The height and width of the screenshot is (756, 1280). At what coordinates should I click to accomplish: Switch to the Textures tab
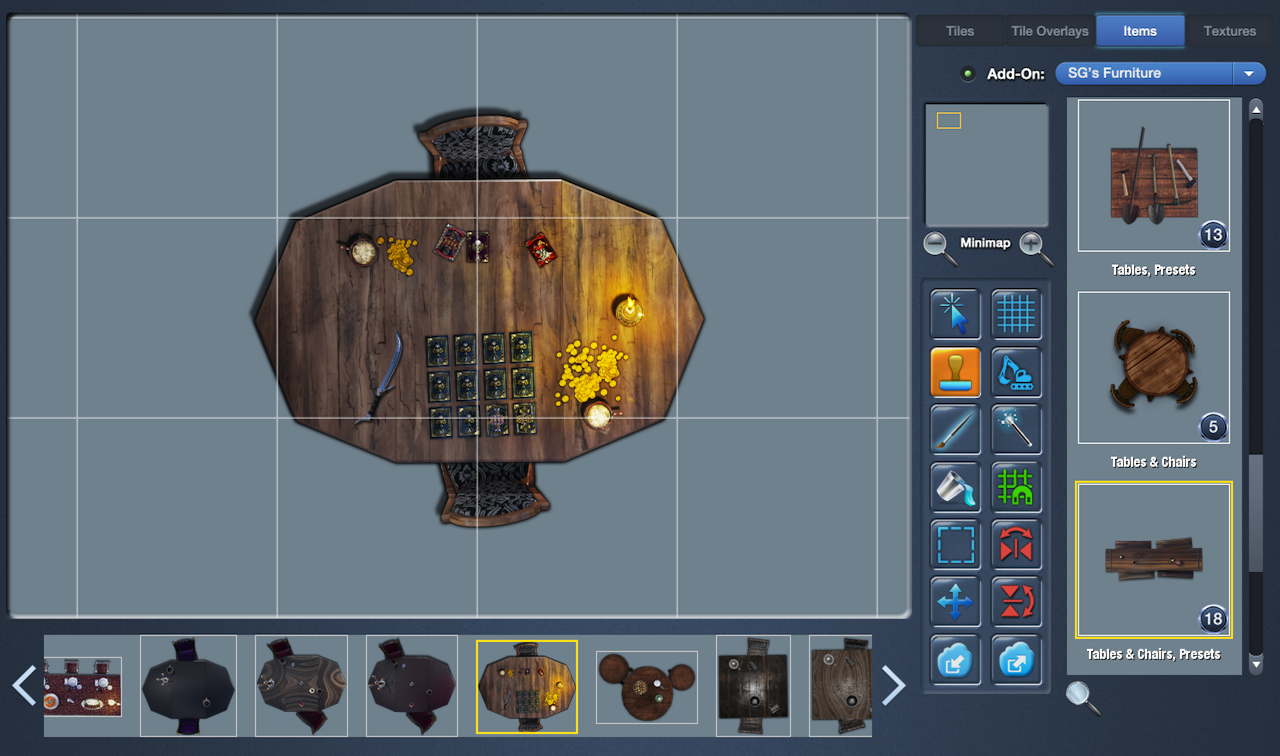(x=1229, y=31)
